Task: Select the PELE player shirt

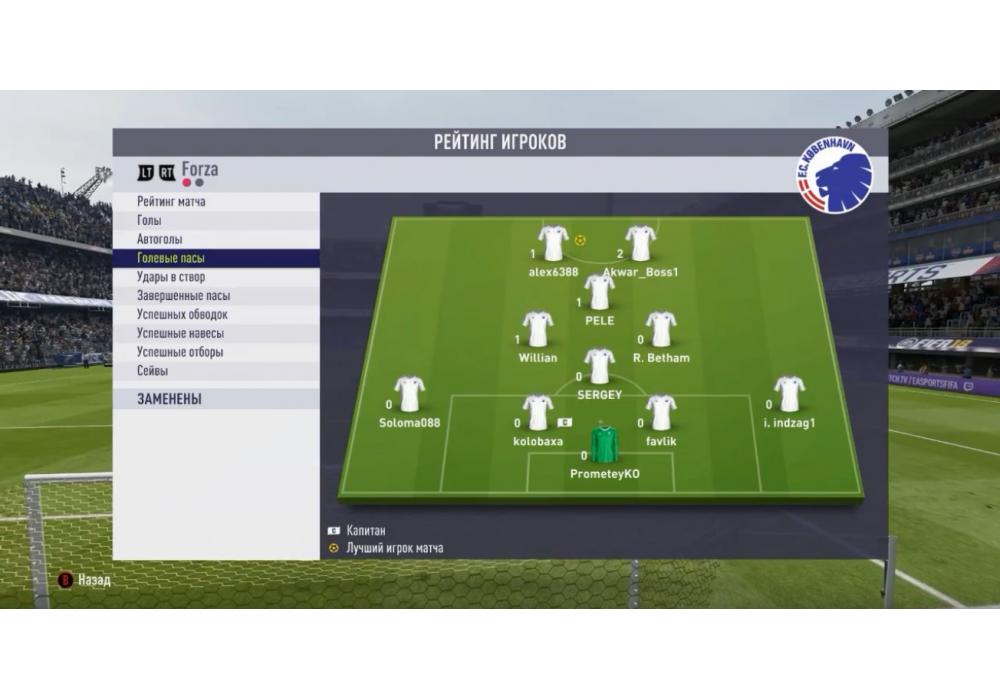Action: click(599, 292)
